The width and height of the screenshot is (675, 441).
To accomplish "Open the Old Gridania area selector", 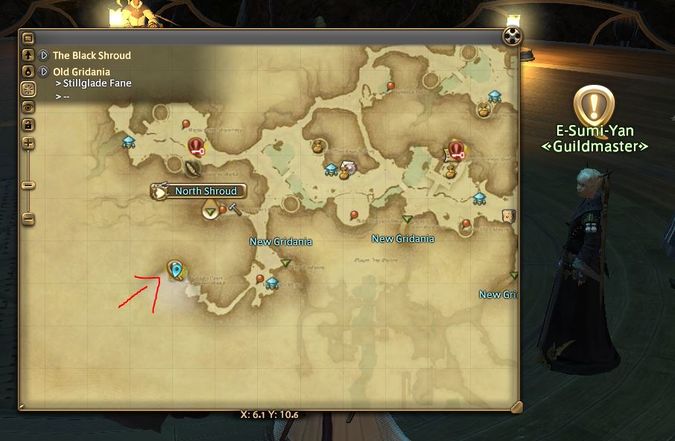I will 44,72.
